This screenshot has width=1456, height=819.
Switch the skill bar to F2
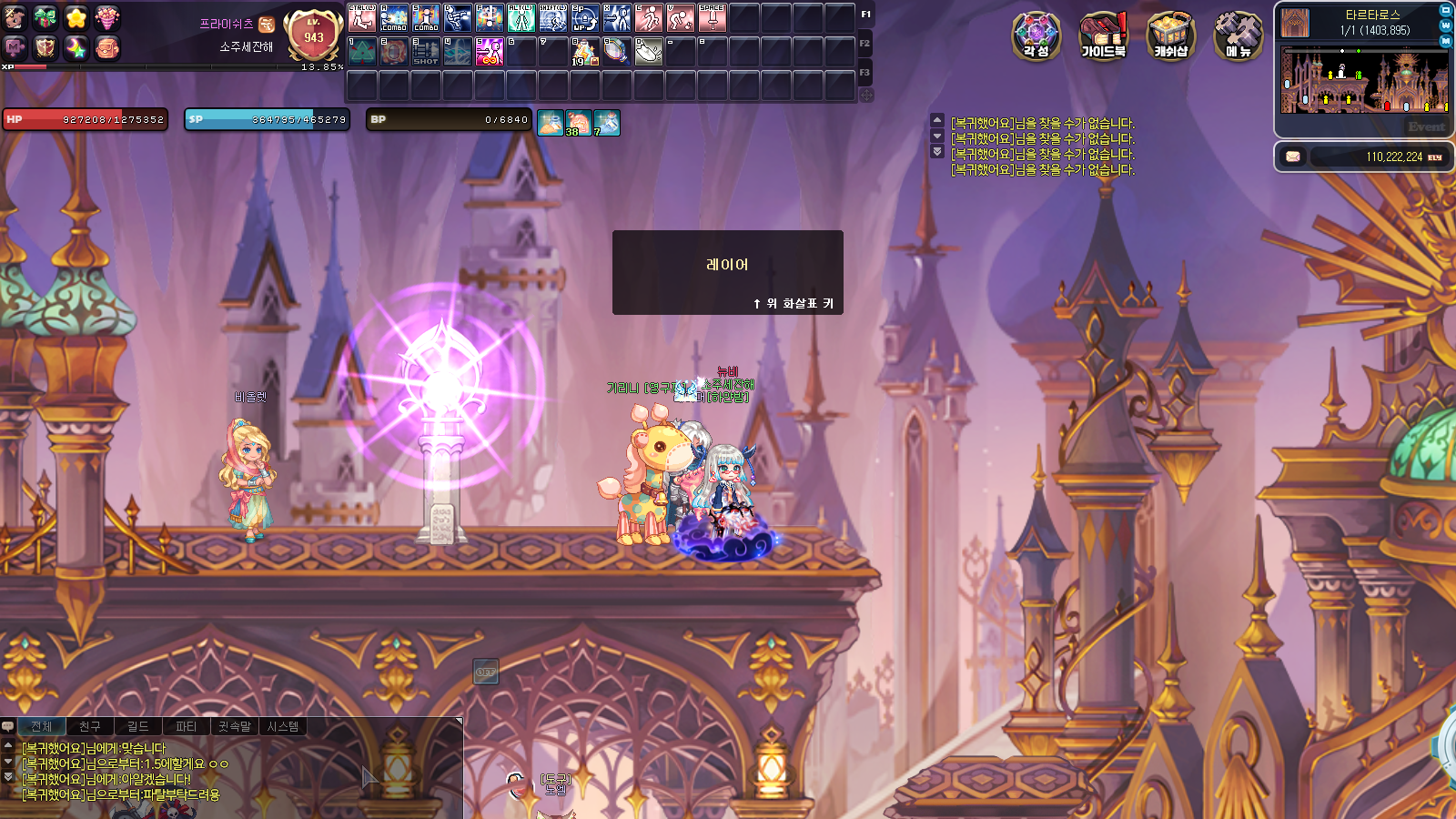[x=864, y=43]
